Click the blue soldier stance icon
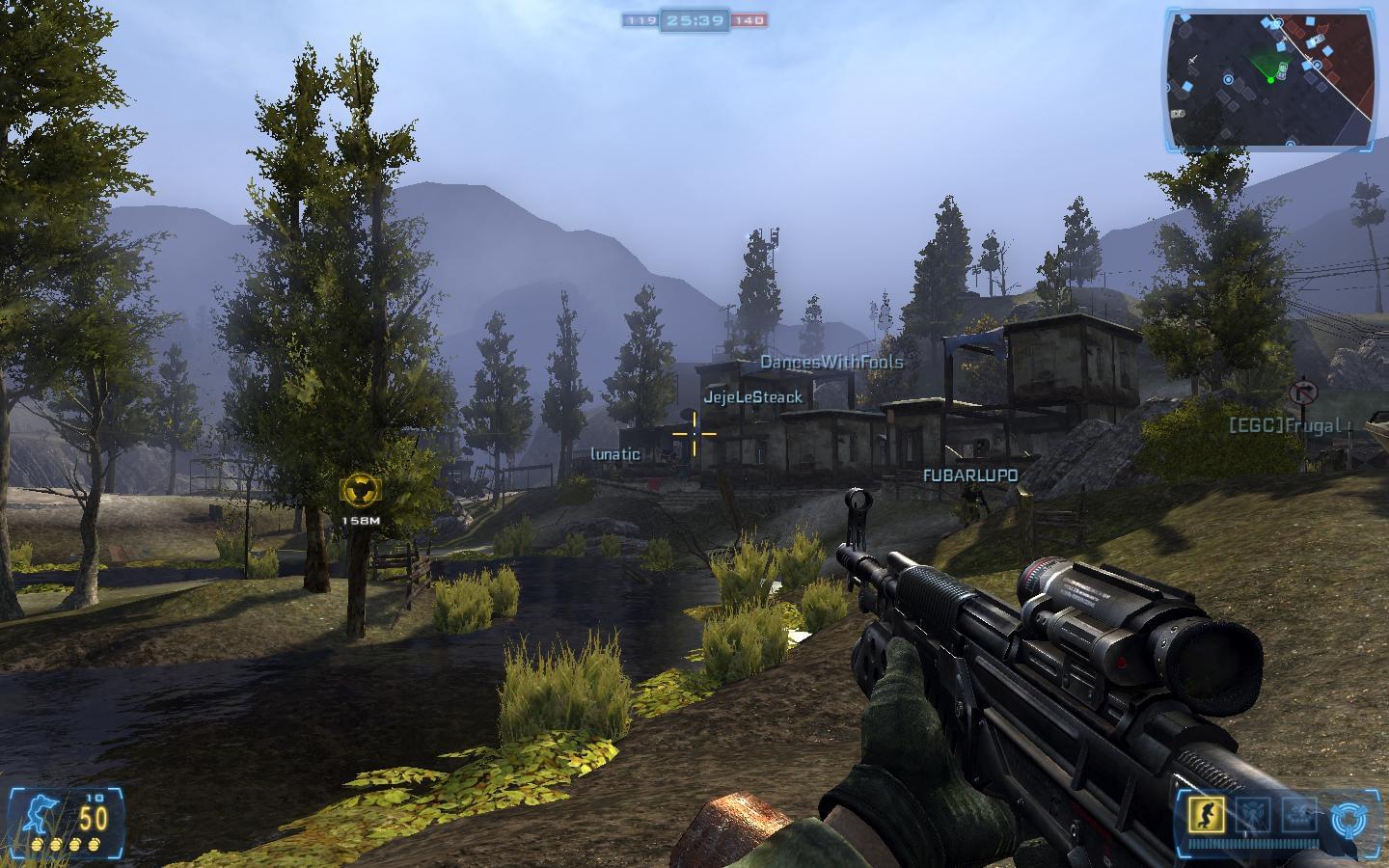Viewport: 1389px width, 868px height. [41, 813]
